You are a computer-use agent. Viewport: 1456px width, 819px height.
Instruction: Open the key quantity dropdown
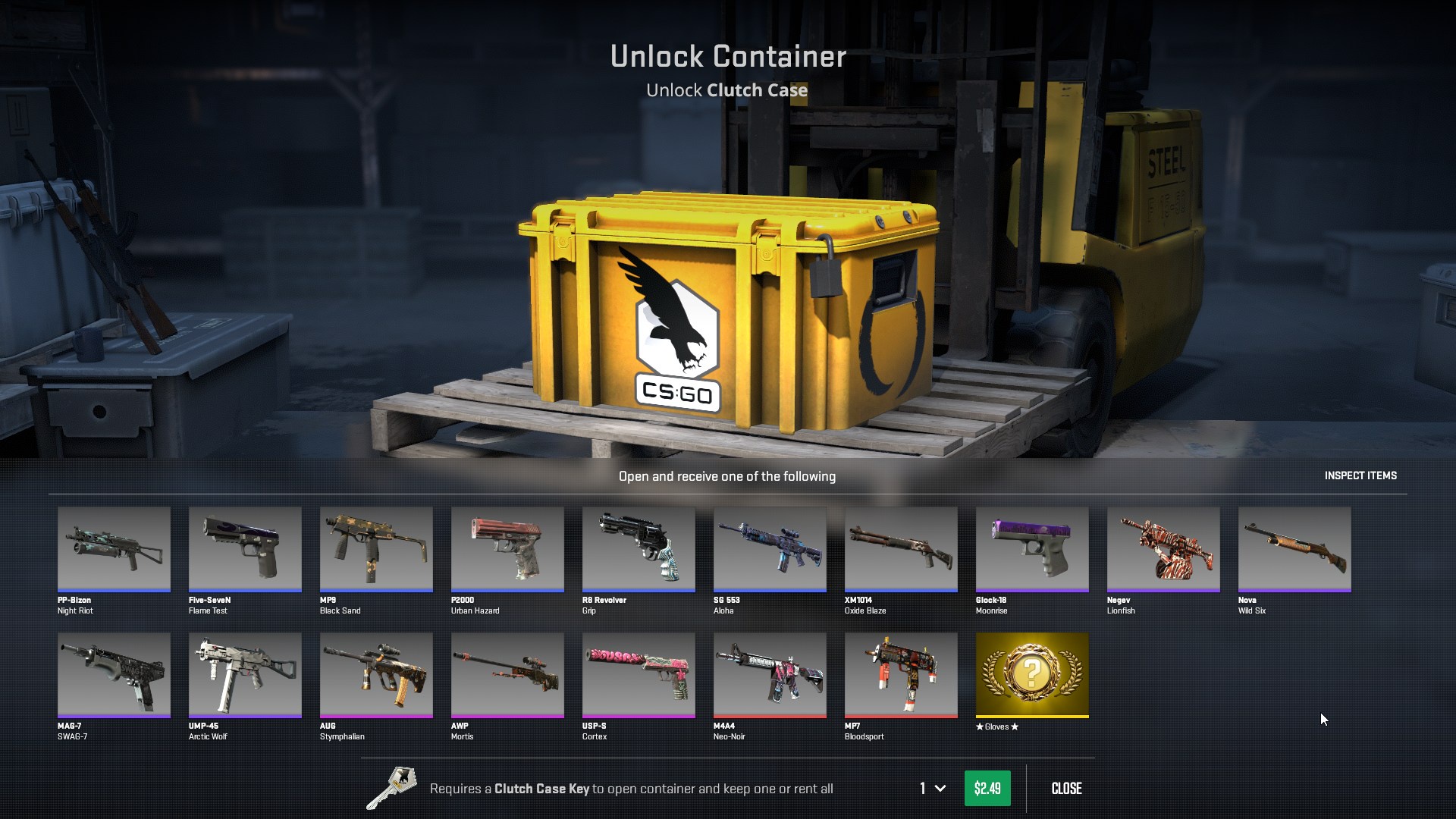click(x=932, y=788)
